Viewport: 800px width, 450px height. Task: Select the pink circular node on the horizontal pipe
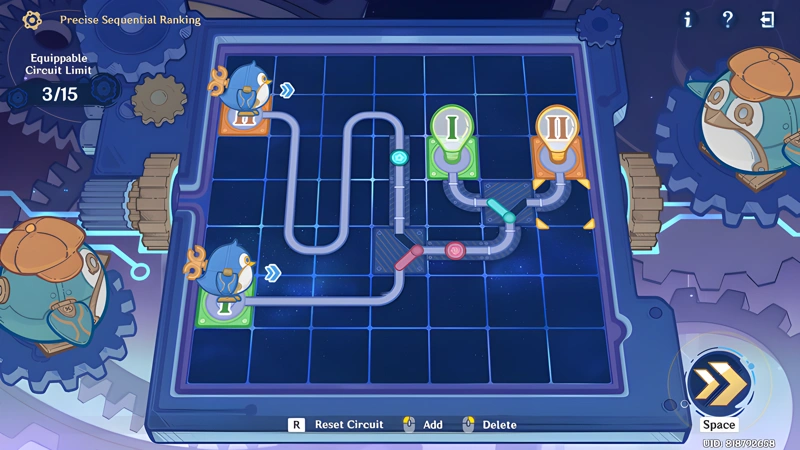[x=453, y=249]
